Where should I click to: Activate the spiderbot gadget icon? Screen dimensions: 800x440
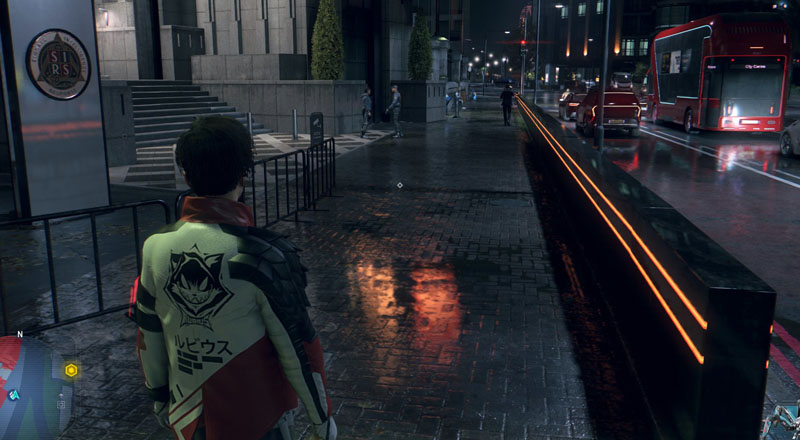point(782,422)
